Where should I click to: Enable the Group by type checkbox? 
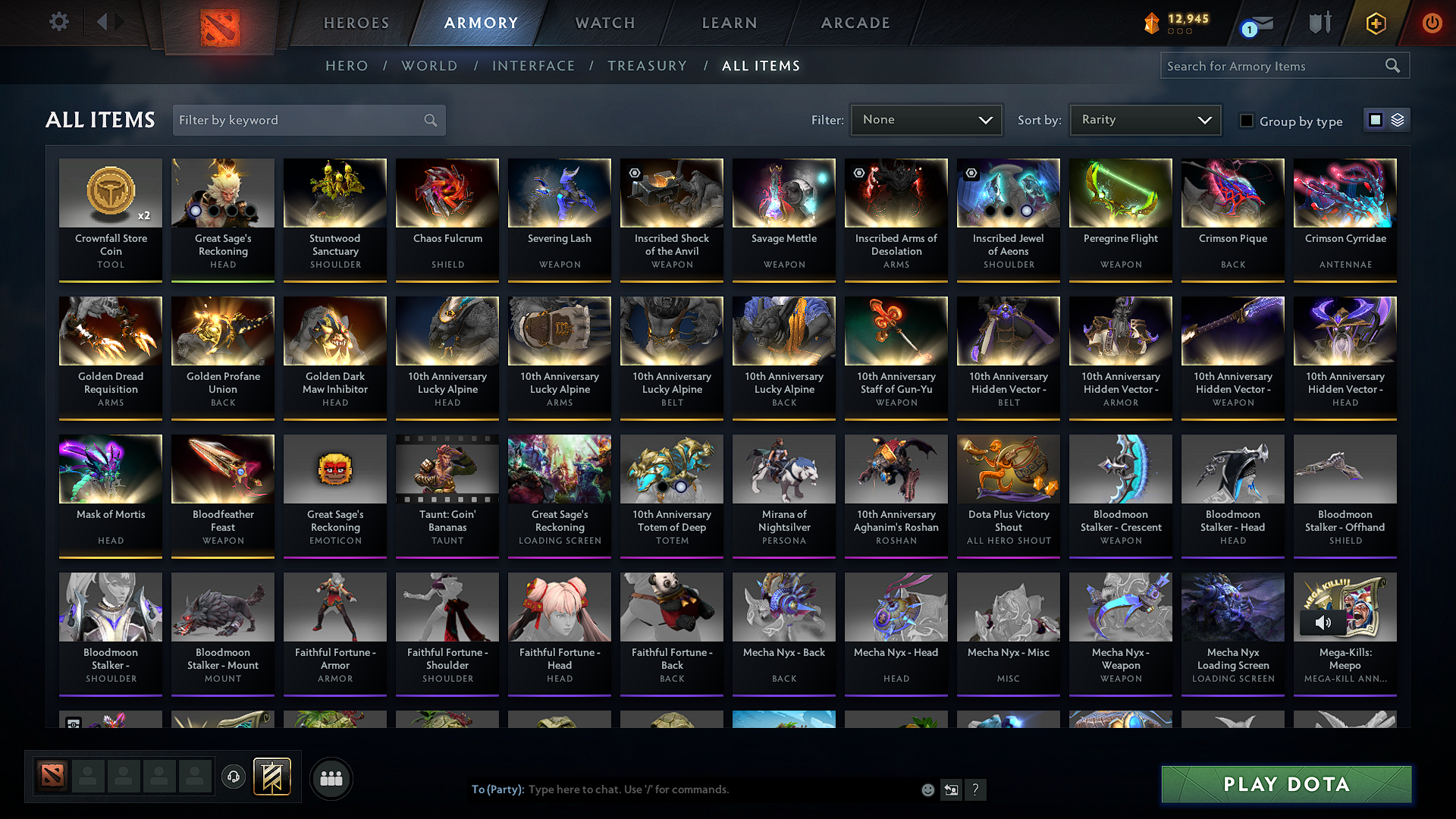tap(1247, 121)
